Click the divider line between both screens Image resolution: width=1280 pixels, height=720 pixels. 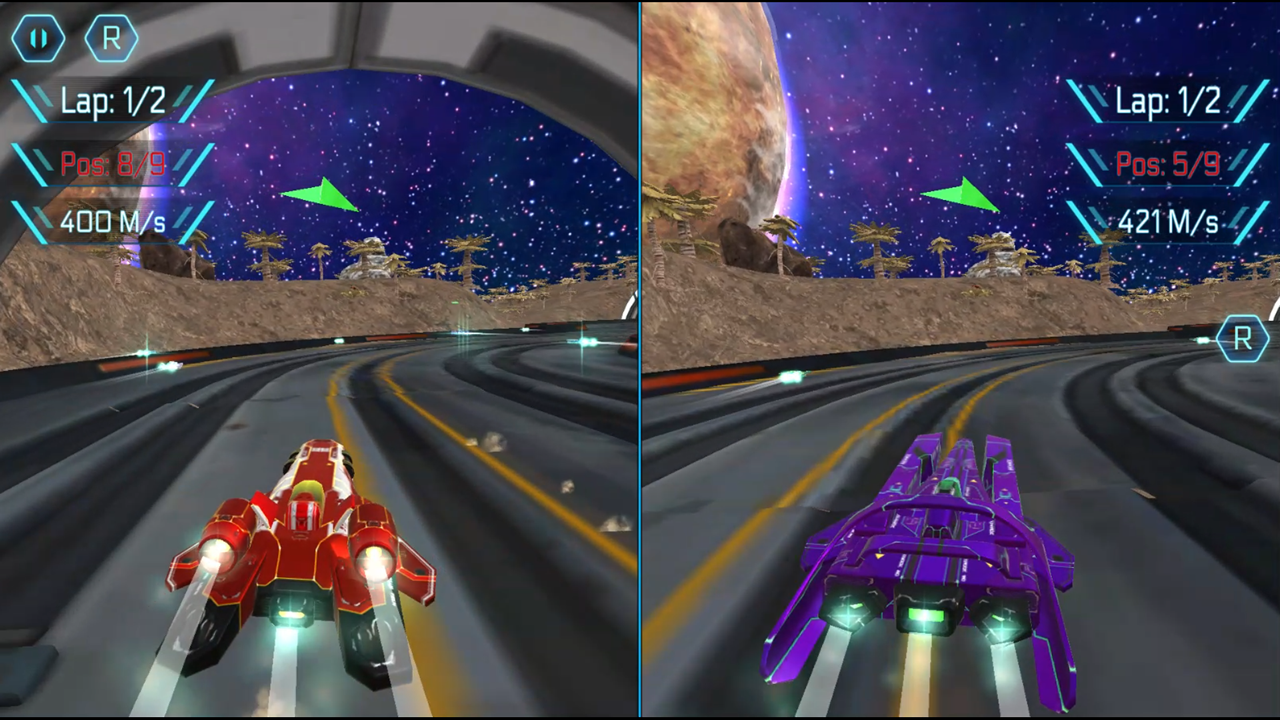tap(639, 360)
